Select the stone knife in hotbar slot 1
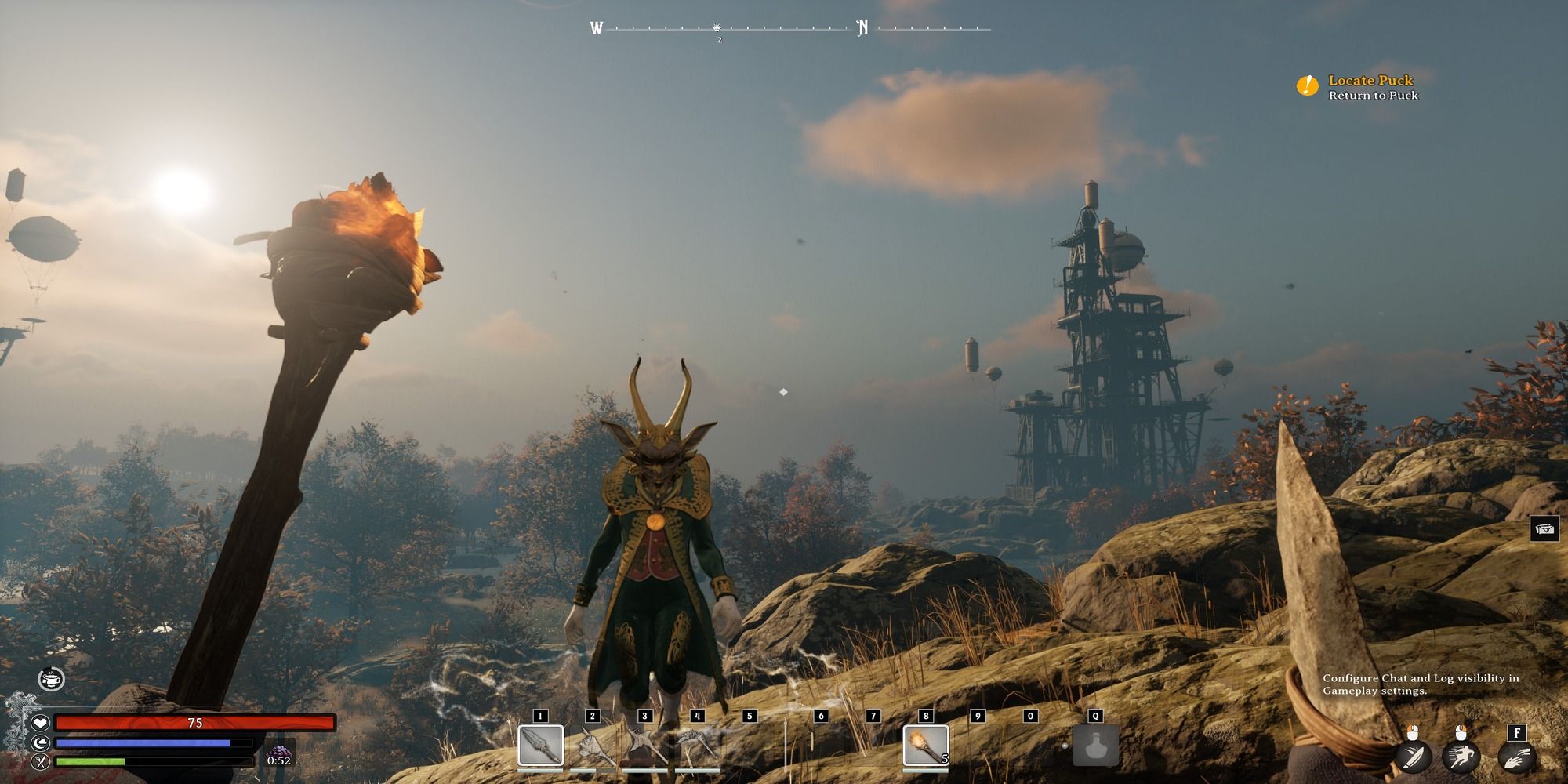 click(540, 745)
